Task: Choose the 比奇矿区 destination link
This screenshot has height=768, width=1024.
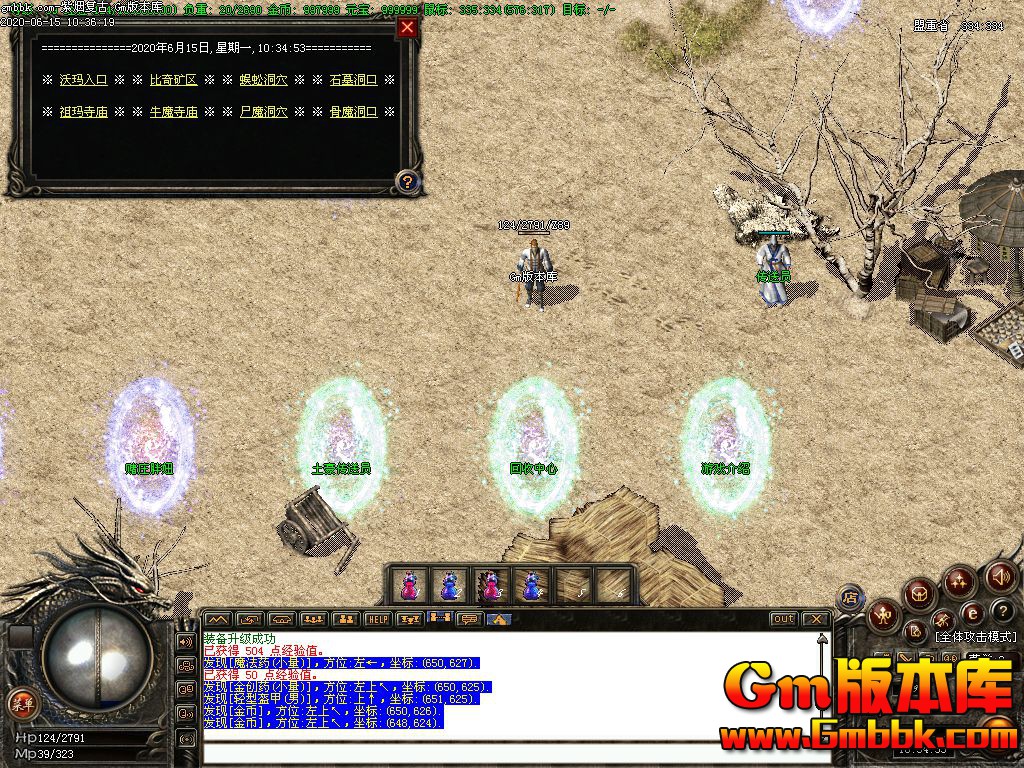Action: [x=173, y=80]
